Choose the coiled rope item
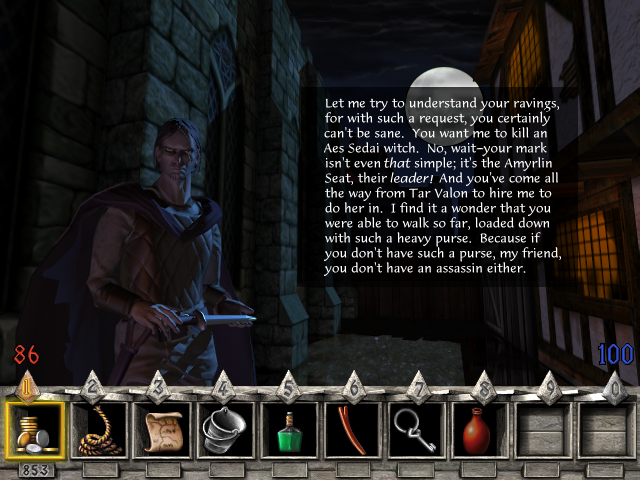Viewport: 640px width, 480px height. click(99, 430)
